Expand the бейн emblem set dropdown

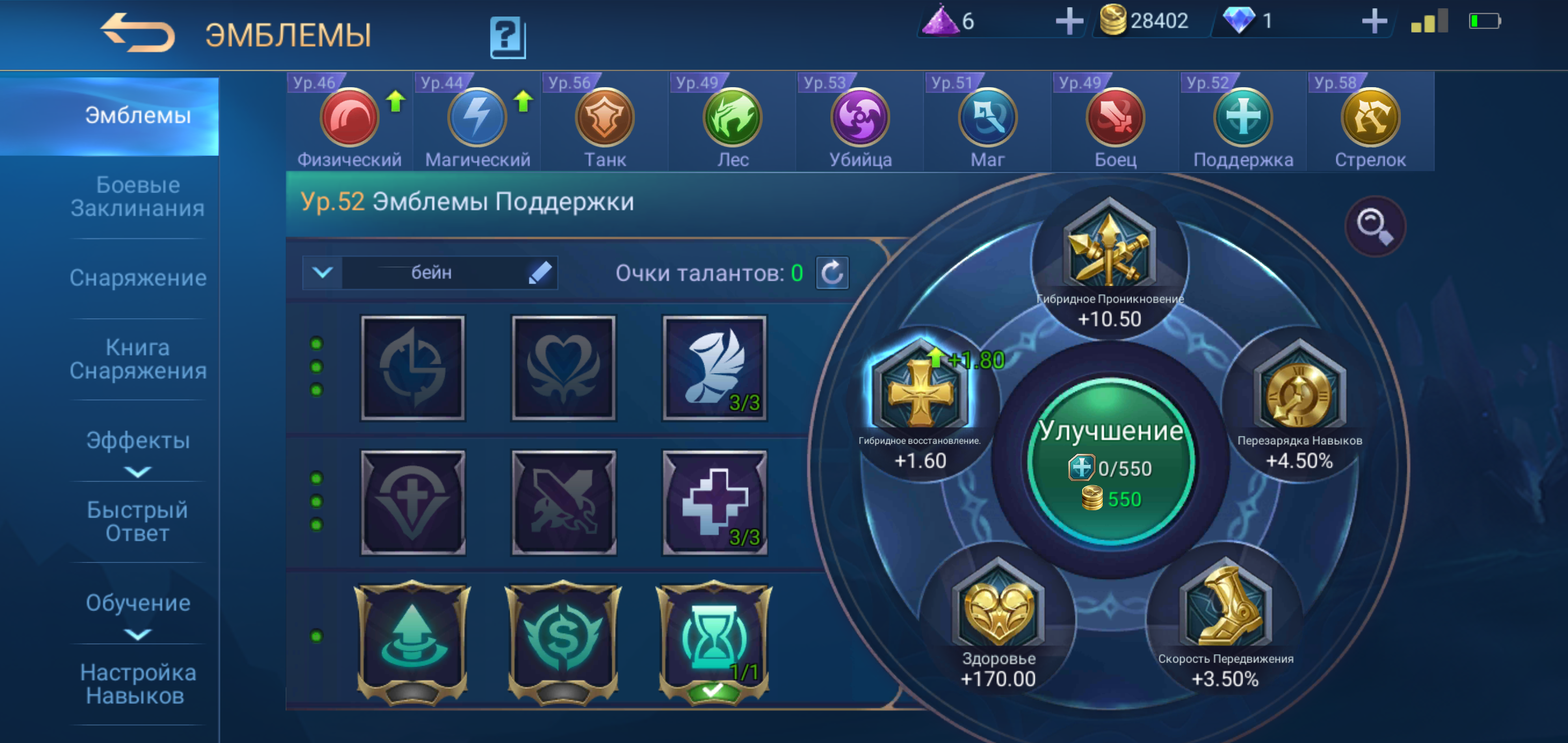[322, 273]
